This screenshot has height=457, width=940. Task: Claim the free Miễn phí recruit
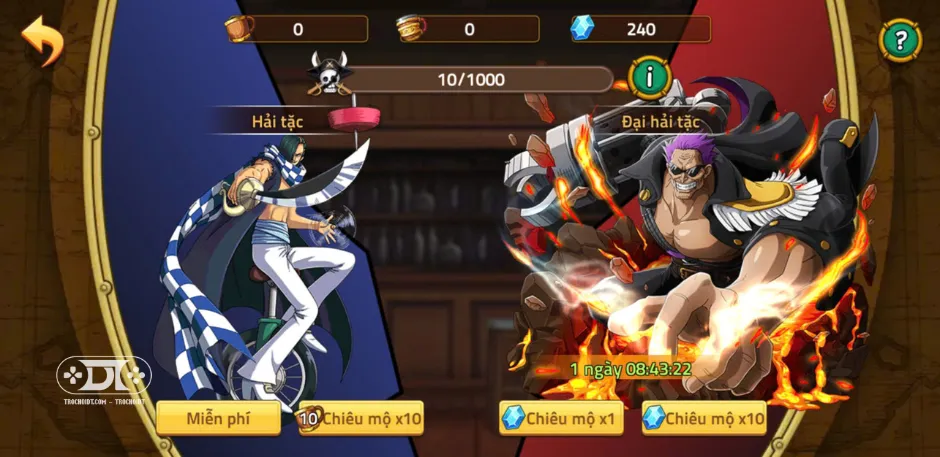[x=218, y=418]
